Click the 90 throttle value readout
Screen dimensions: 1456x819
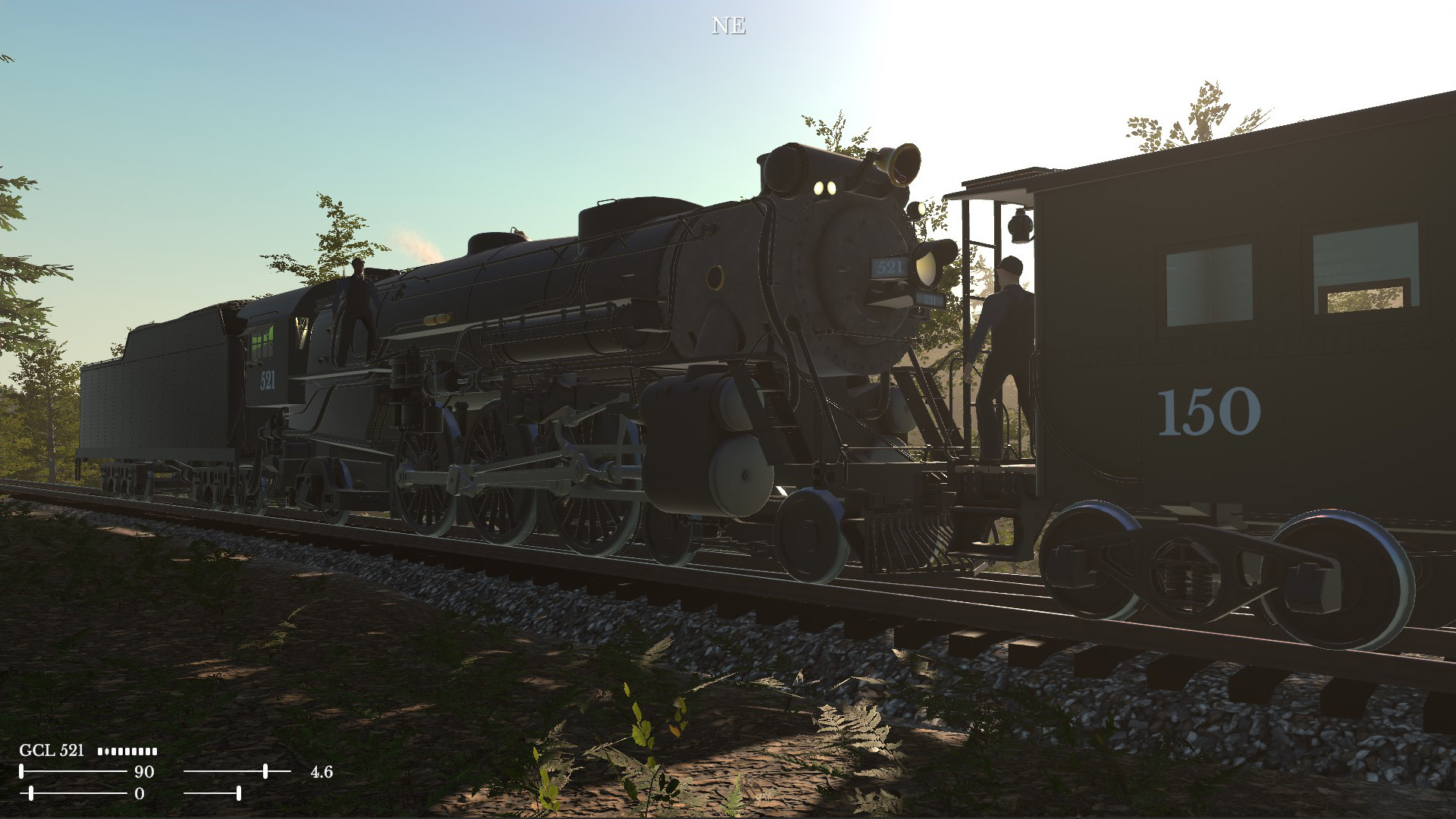pyautogui.click(x=144, y=771)
